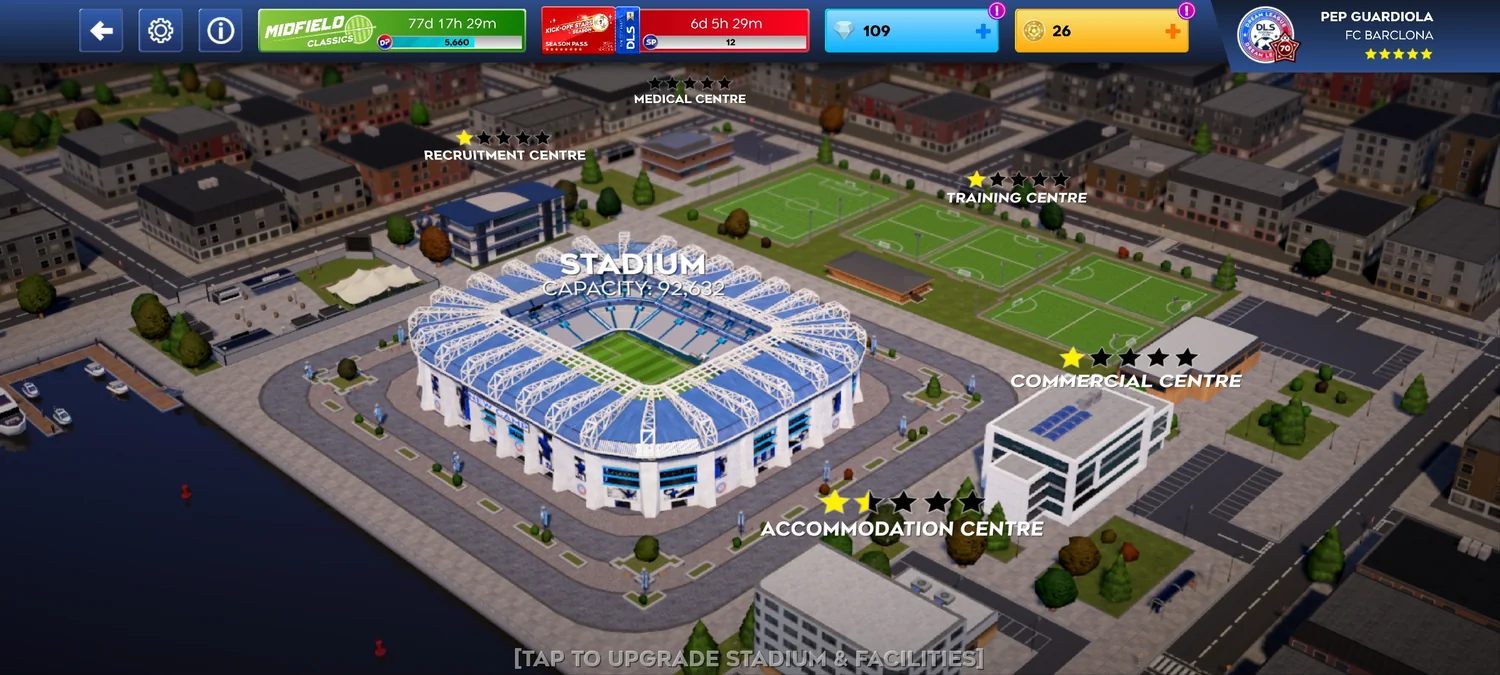Buy more coins with the plus
Image resolution: width=1500 pixels, height=675 pixels.
[x=1173, y=31]
